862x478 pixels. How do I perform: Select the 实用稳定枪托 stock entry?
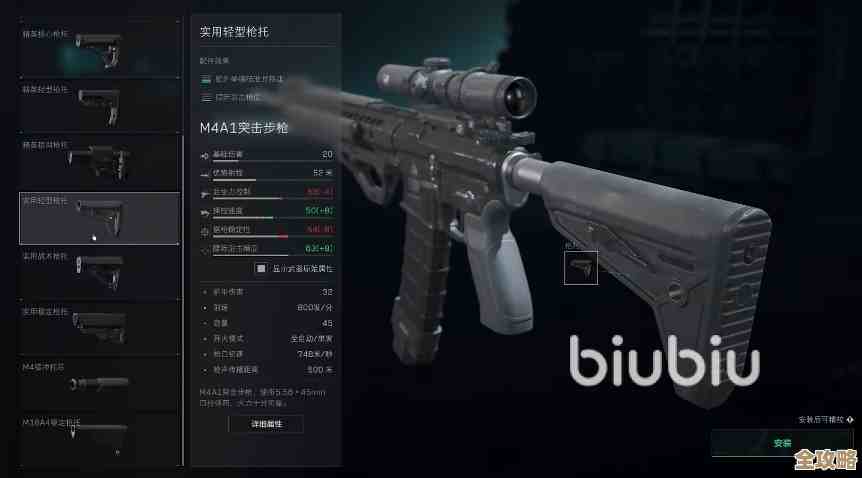click(x=98, y=329)
